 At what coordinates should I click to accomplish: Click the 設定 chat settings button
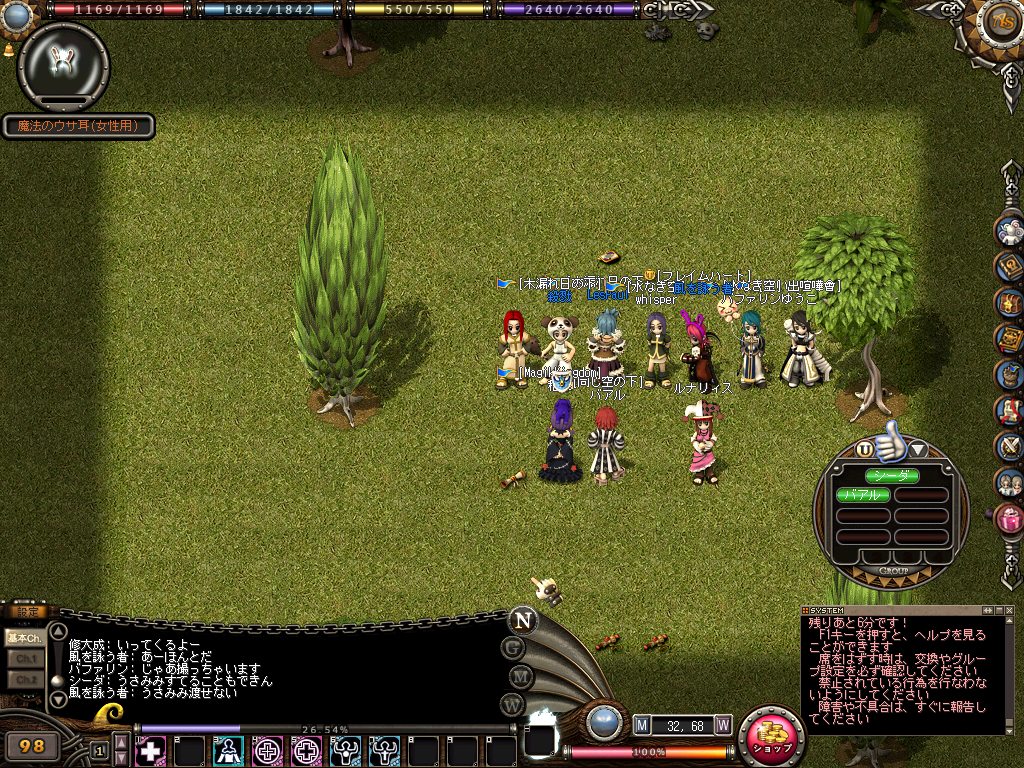(24, 611)
